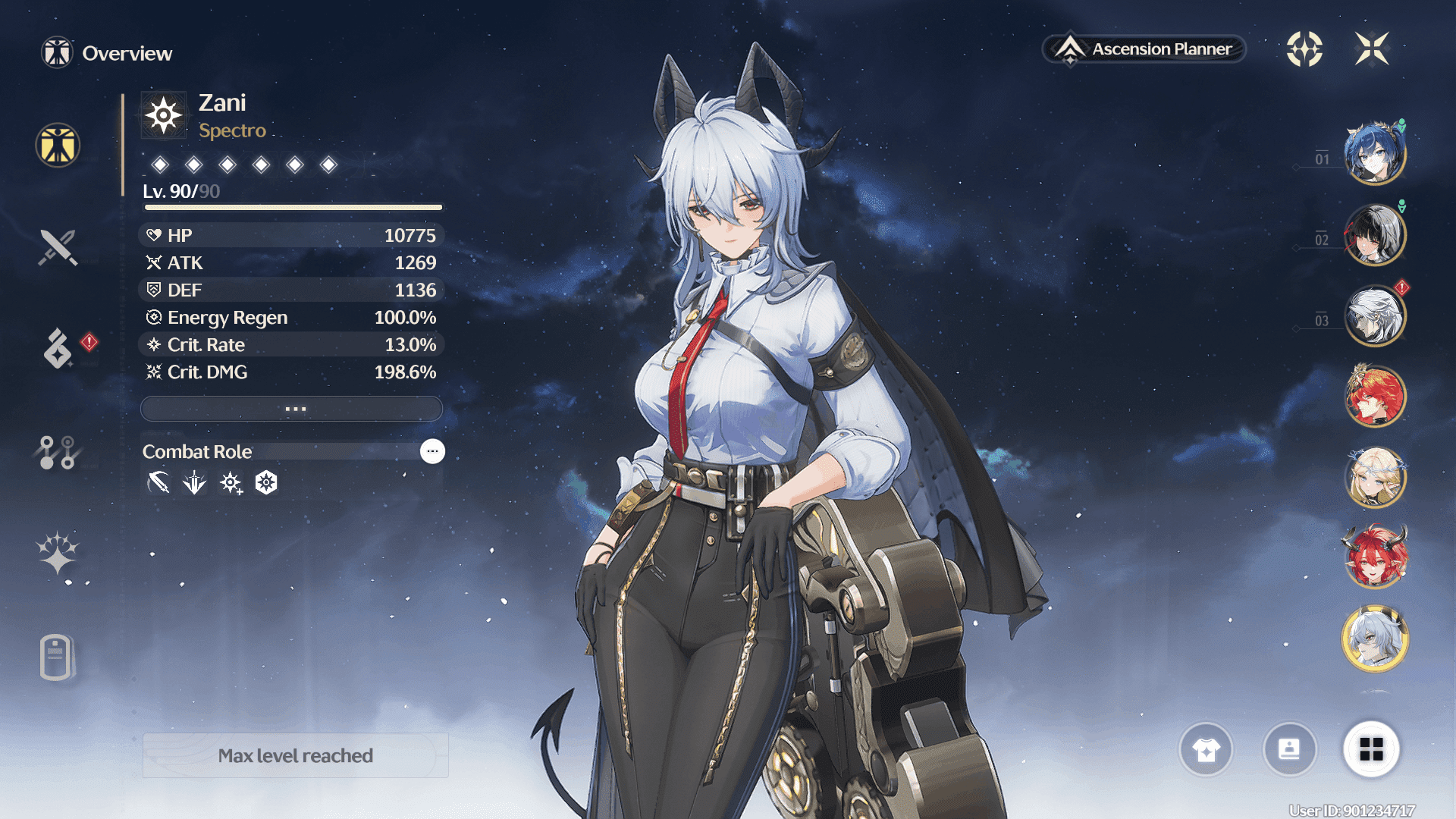1456x819 pixels.
Task: Open the Ascension Planner
Action: point(1145,49)
